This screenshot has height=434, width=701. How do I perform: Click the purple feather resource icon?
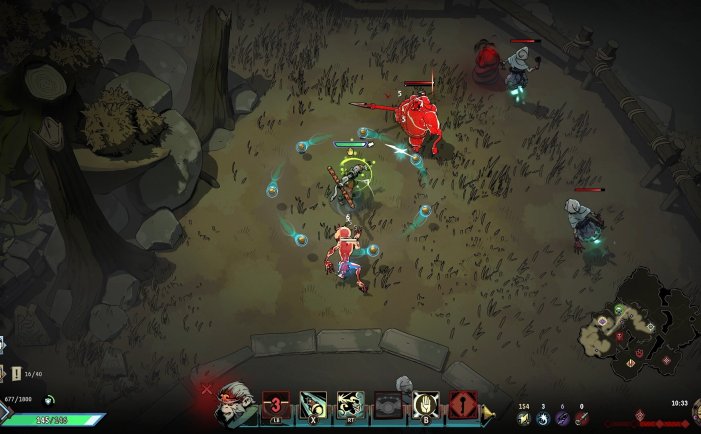click(x=562, y=418)
